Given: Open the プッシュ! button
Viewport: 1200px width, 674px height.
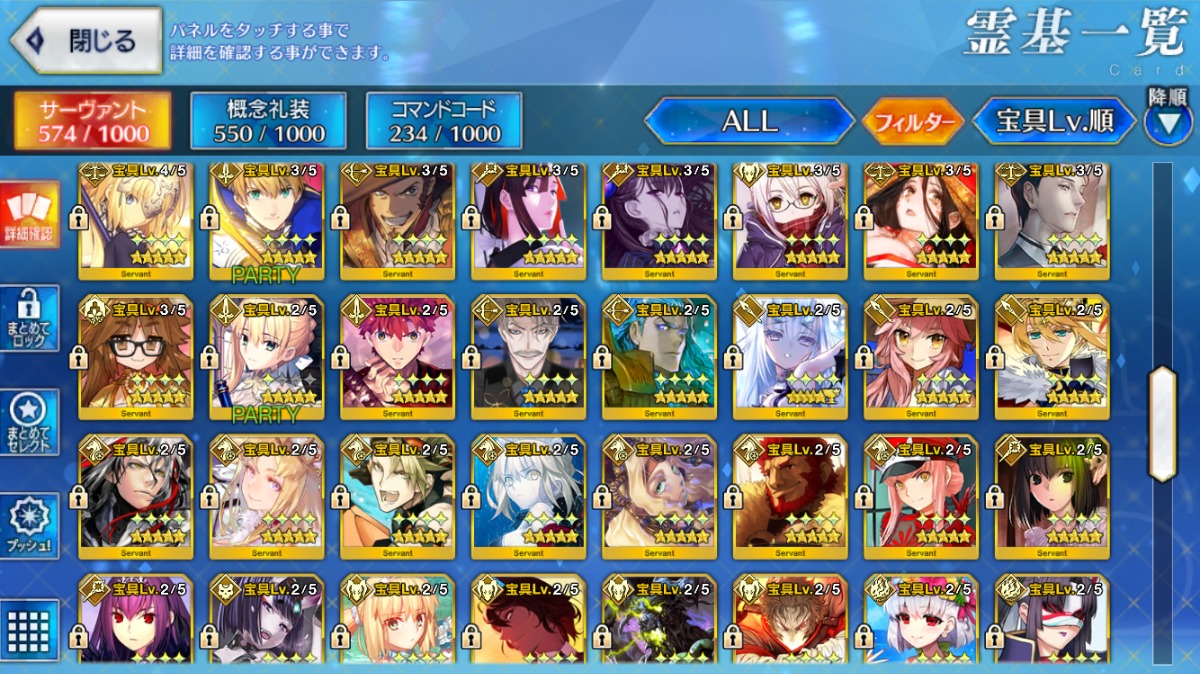Looking at the screenshot, I should 28,525.
